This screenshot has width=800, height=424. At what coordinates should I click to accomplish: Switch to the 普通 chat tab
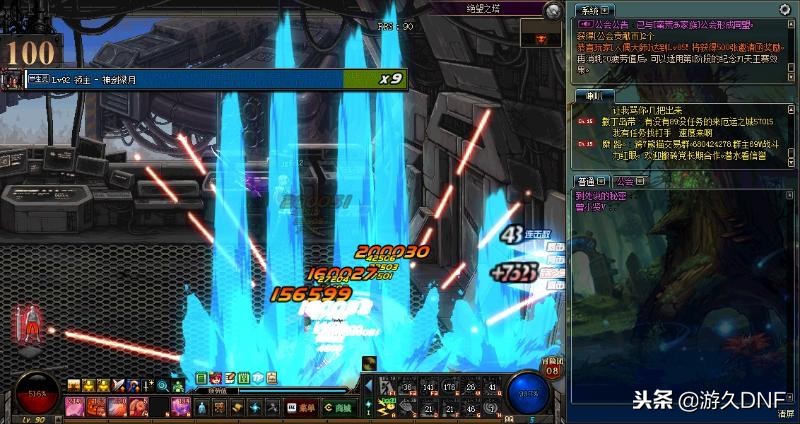click(x=588, y=181)
